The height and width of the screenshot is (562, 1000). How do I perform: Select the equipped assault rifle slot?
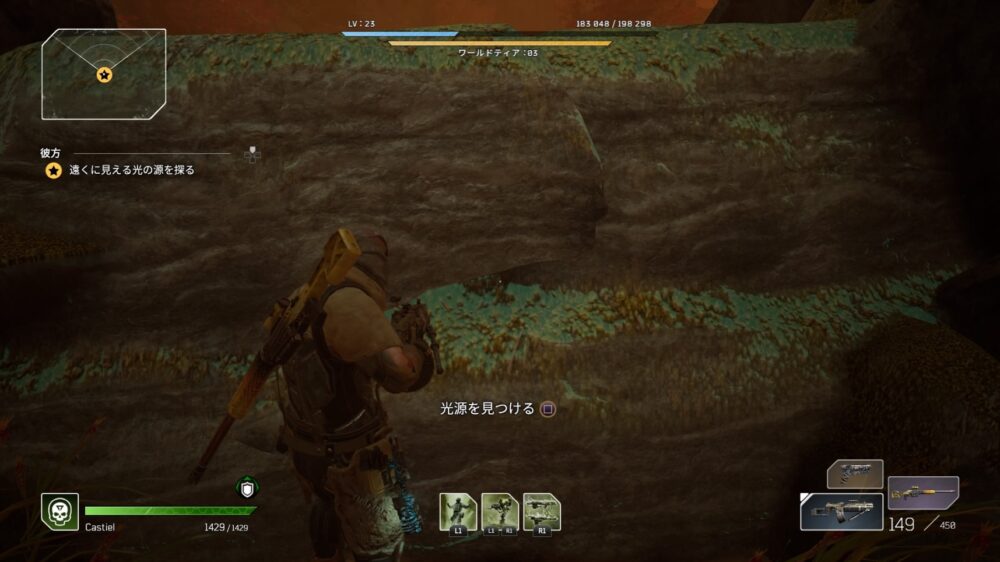click(841, 511)
